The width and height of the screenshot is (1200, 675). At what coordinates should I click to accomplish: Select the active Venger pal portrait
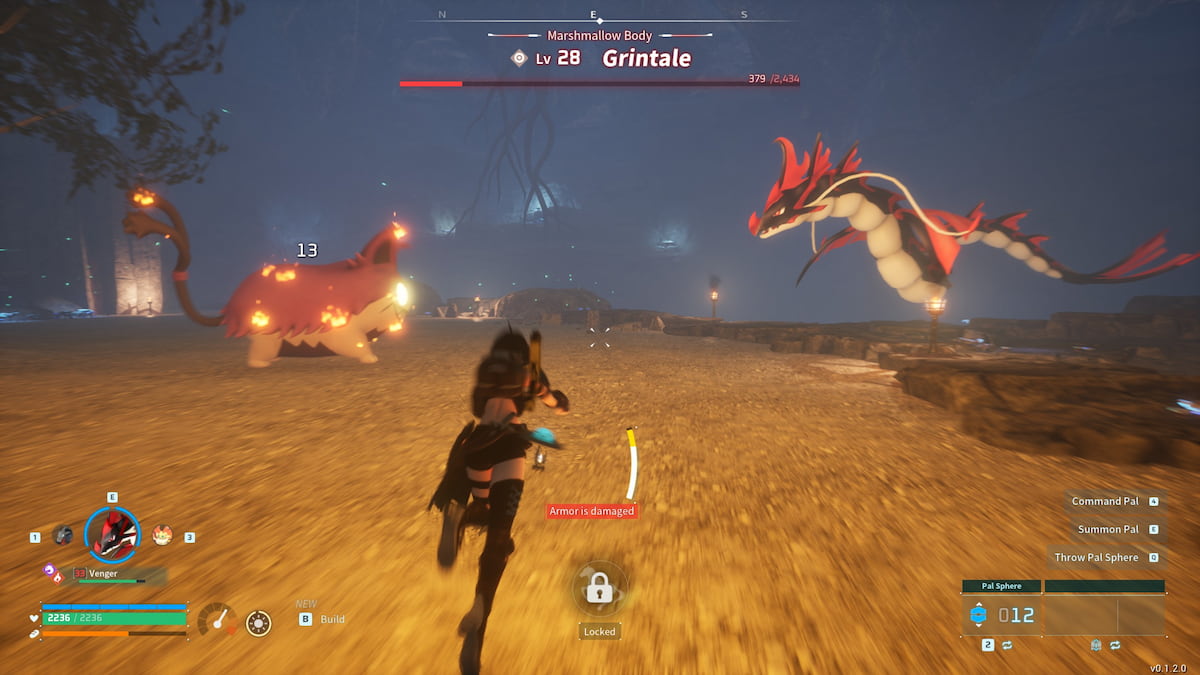point(112,535)
